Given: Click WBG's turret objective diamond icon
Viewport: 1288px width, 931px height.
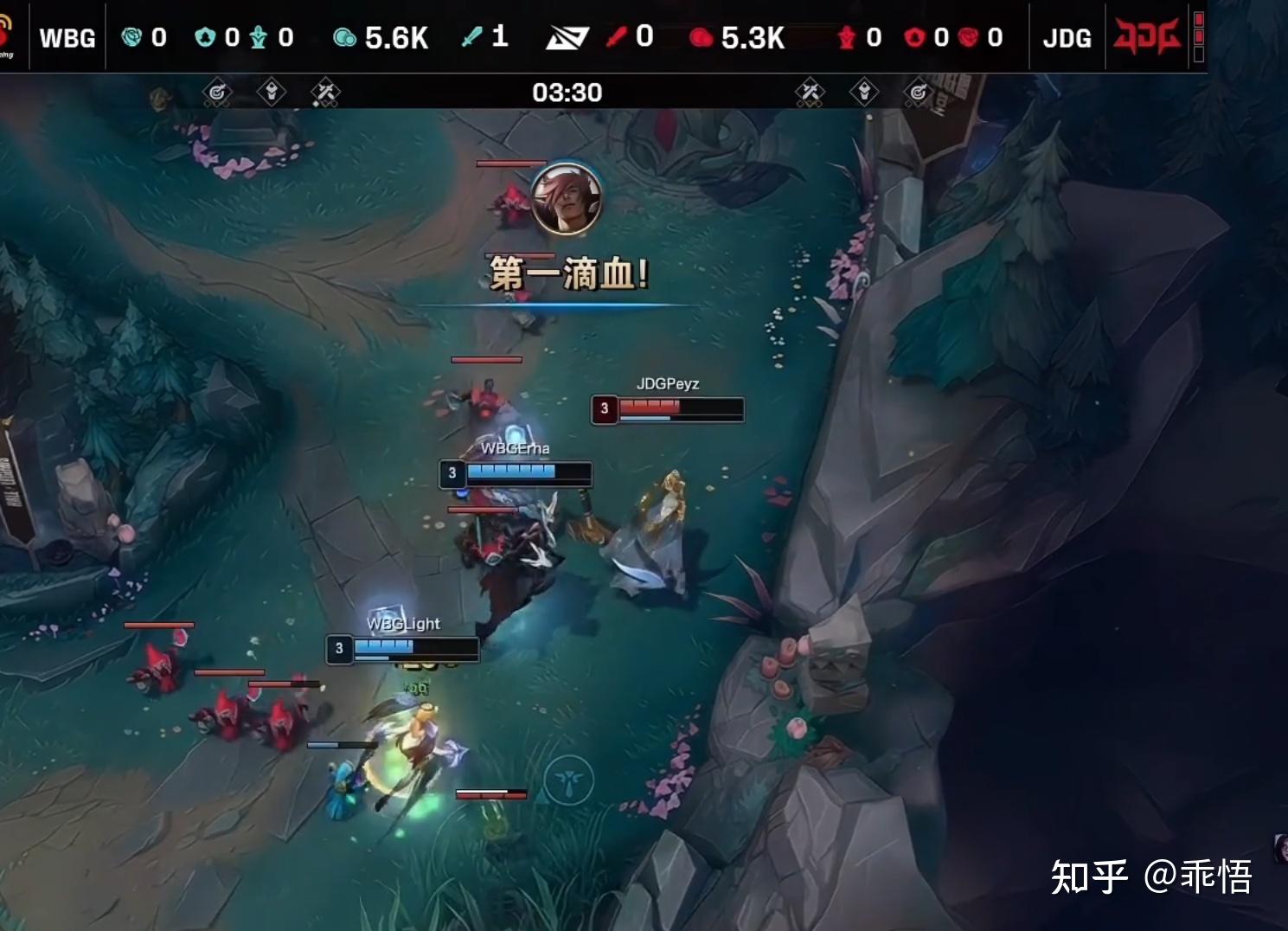Looking at the screenshot, I should [272, 92].
